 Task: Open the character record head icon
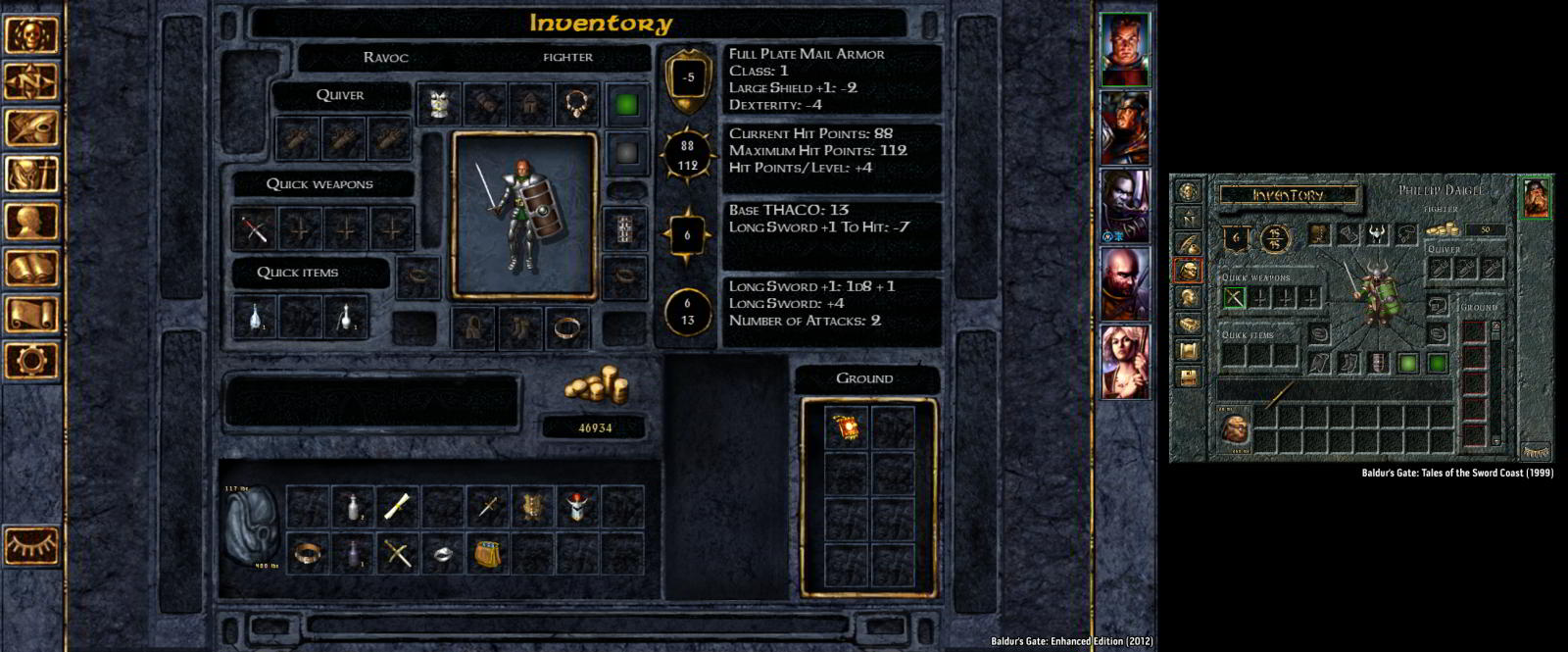(31, 223)
